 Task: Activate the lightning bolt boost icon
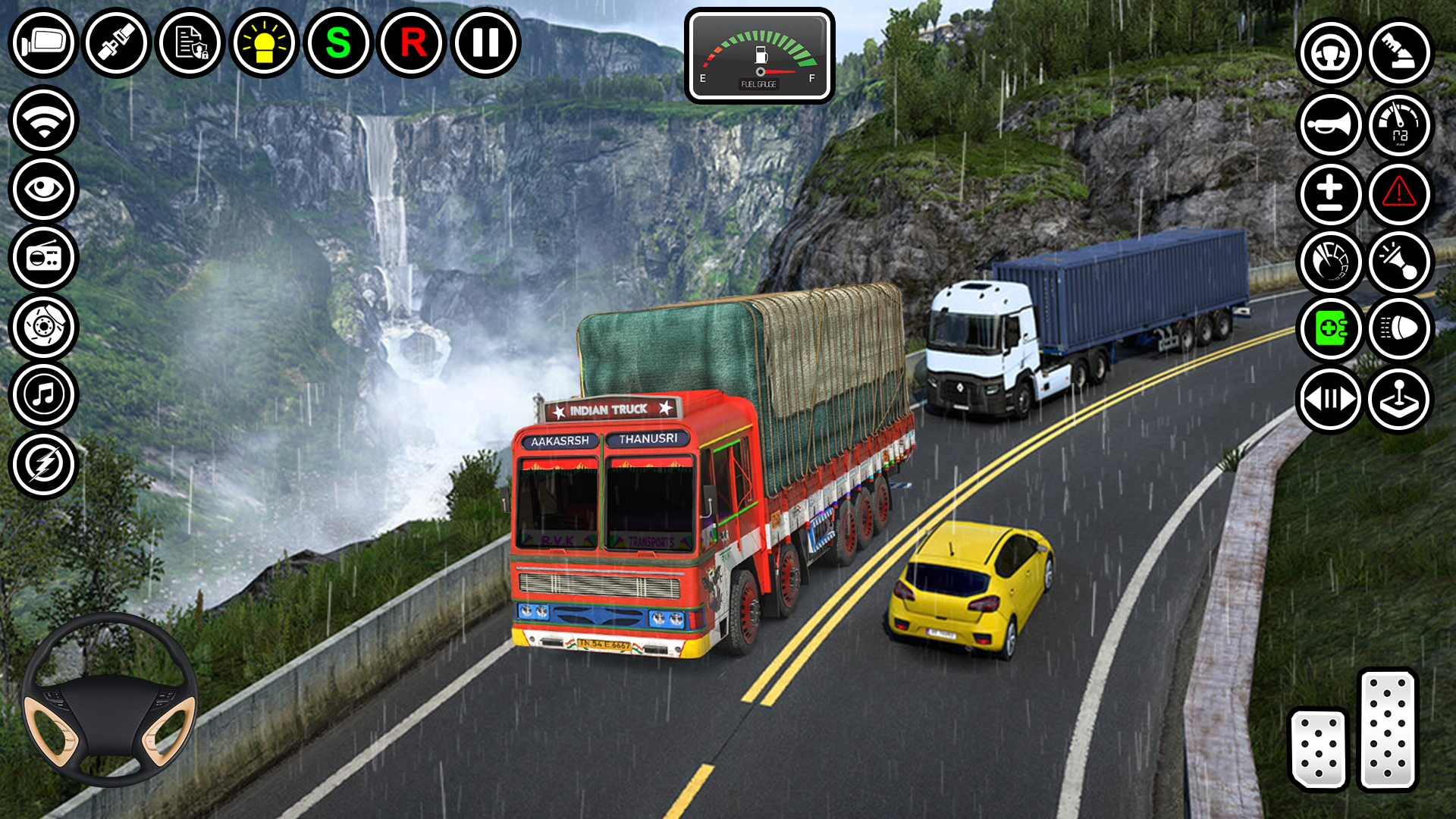click(43, 464)
